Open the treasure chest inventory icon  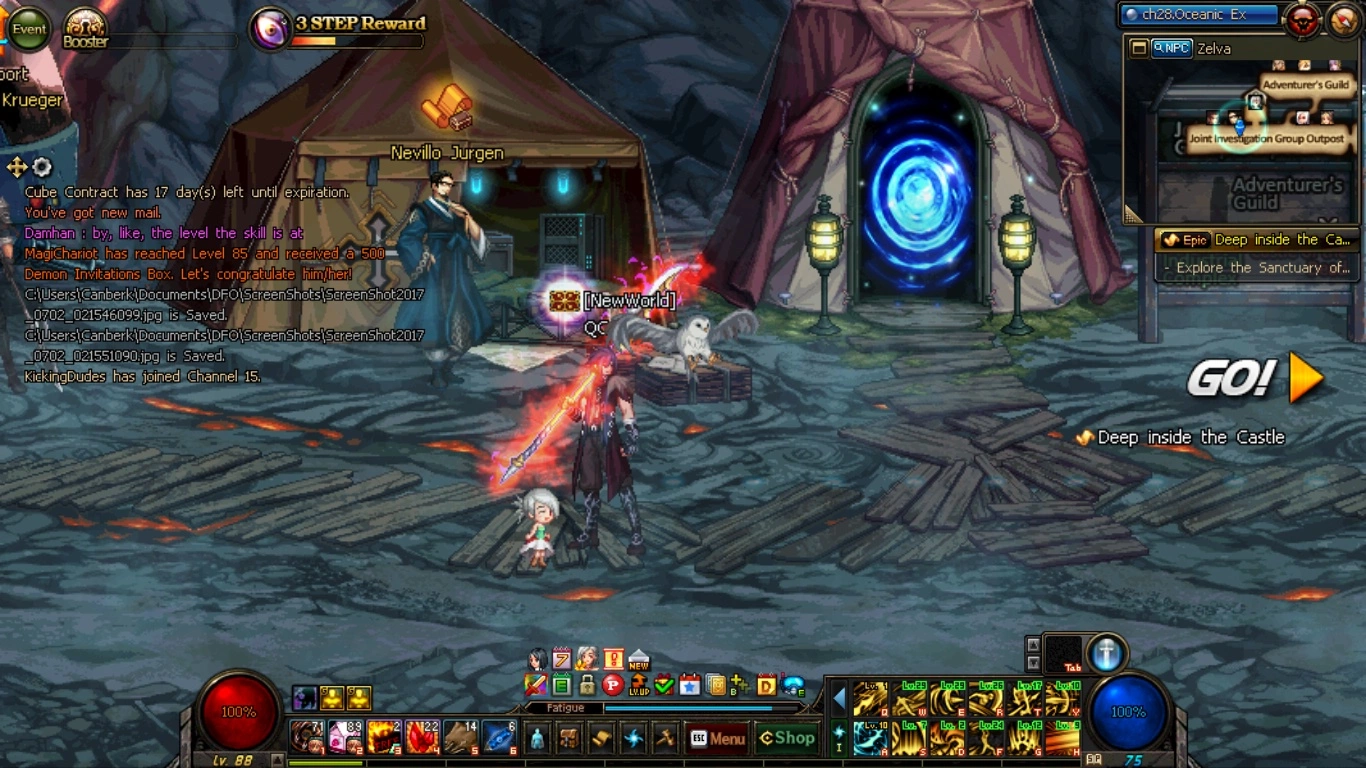click(569, 738)
